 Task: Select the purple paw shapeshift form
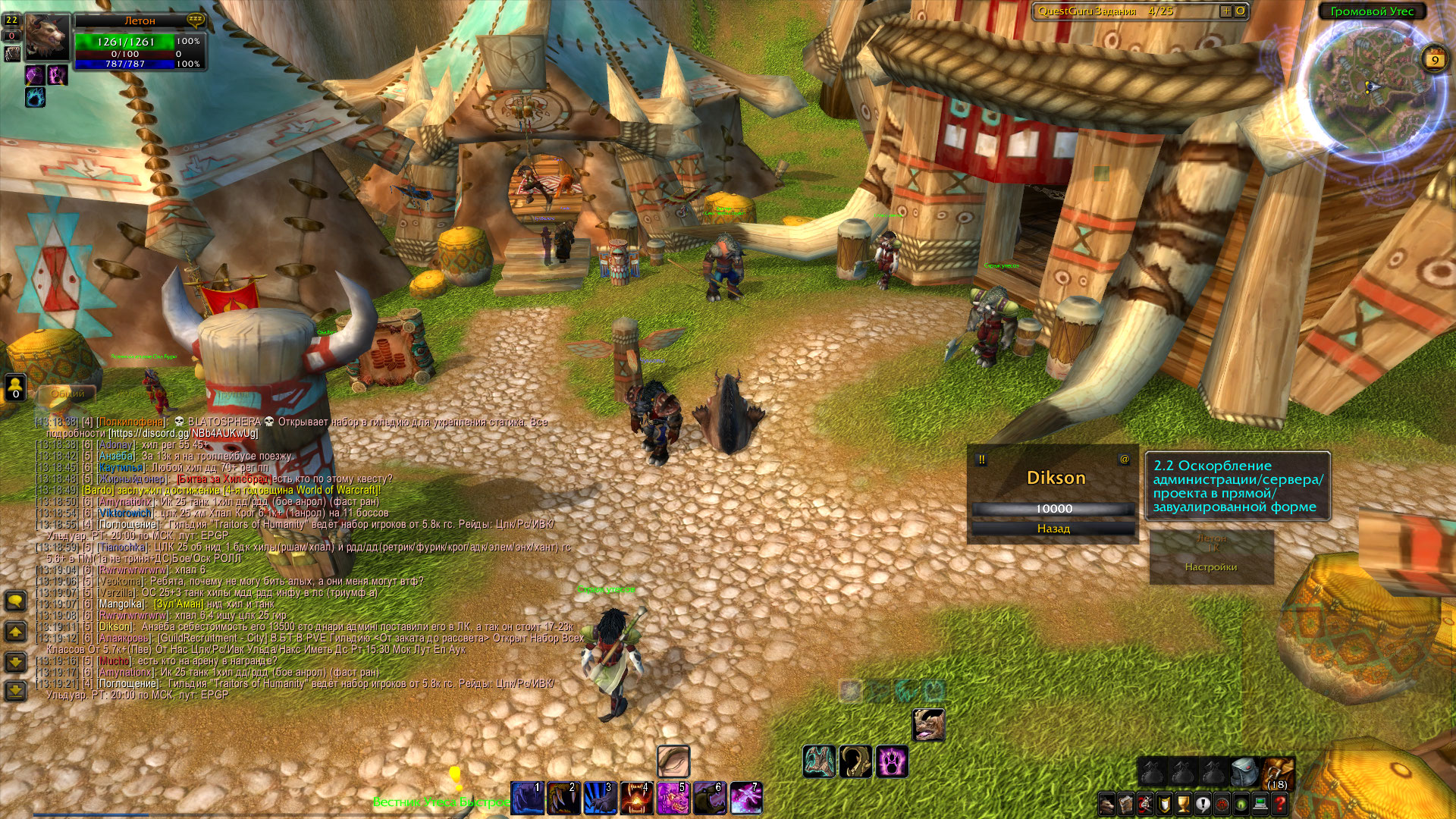point(892,761)
